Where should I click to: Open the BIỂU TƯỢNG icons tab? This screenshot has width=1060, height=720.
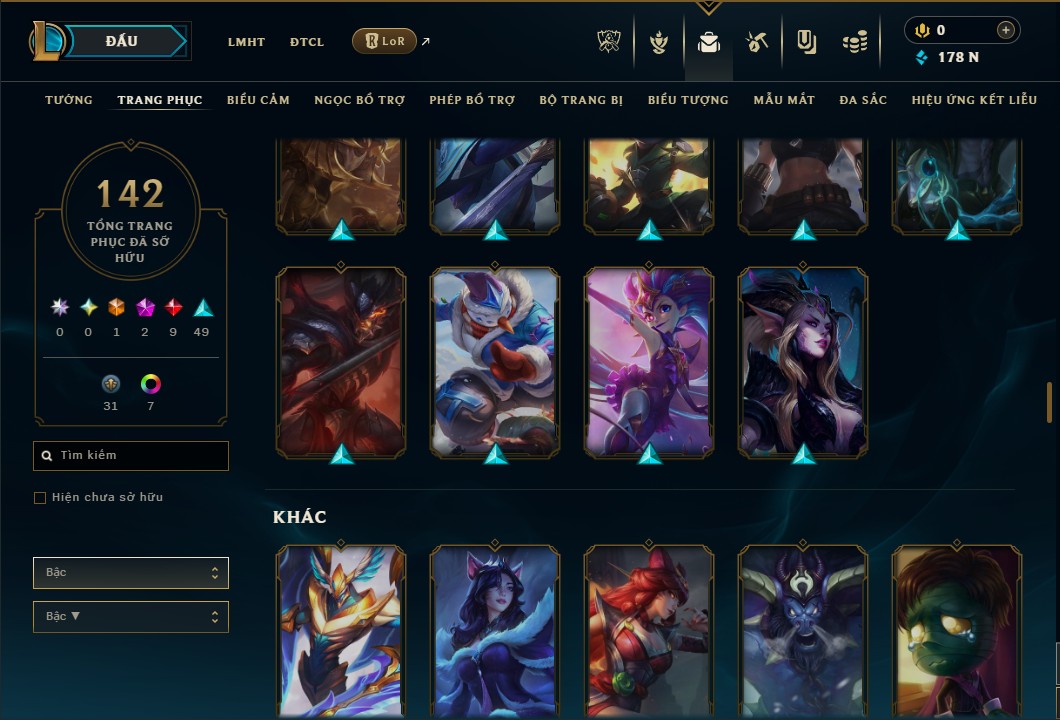pyautogui.click(x=688, y=100)
